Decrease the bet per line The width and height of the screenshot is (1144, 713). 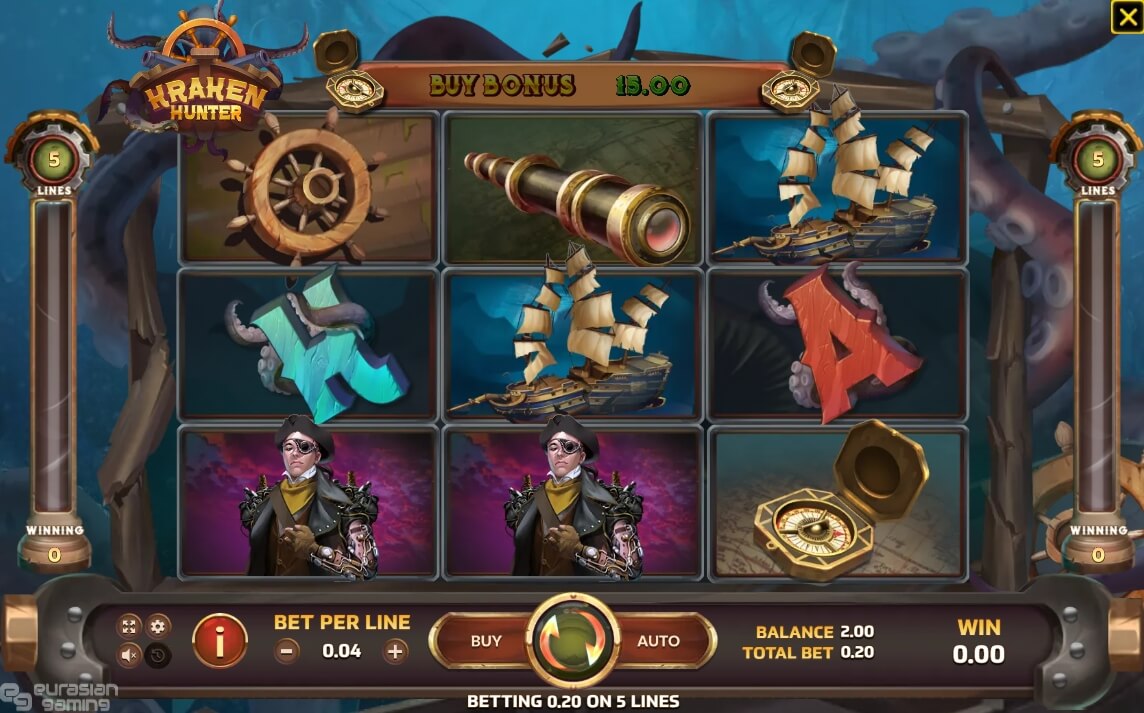(x=287, y=651)
